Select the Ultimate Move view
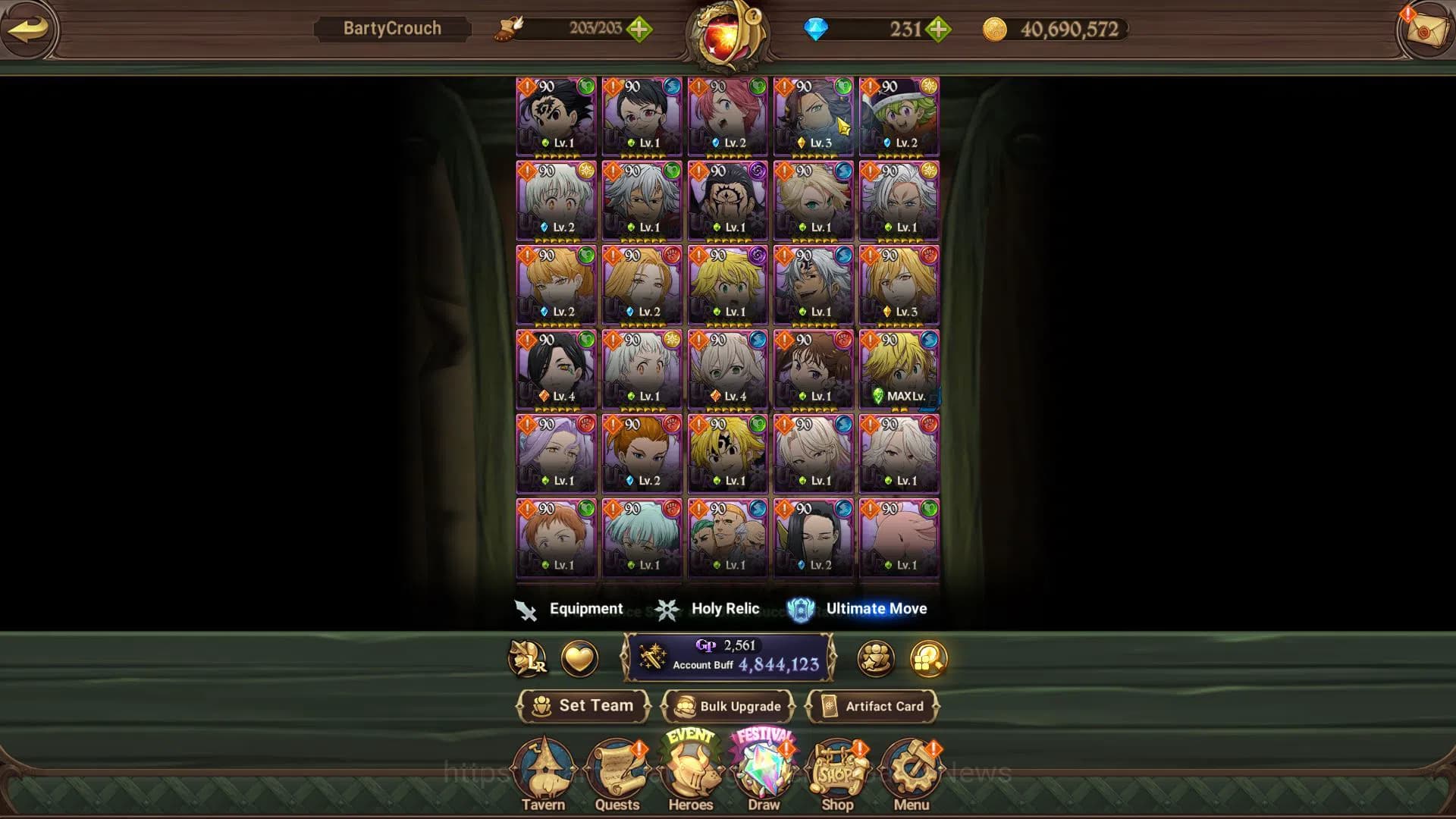The image size is (1456, 819). coord(858,609)
